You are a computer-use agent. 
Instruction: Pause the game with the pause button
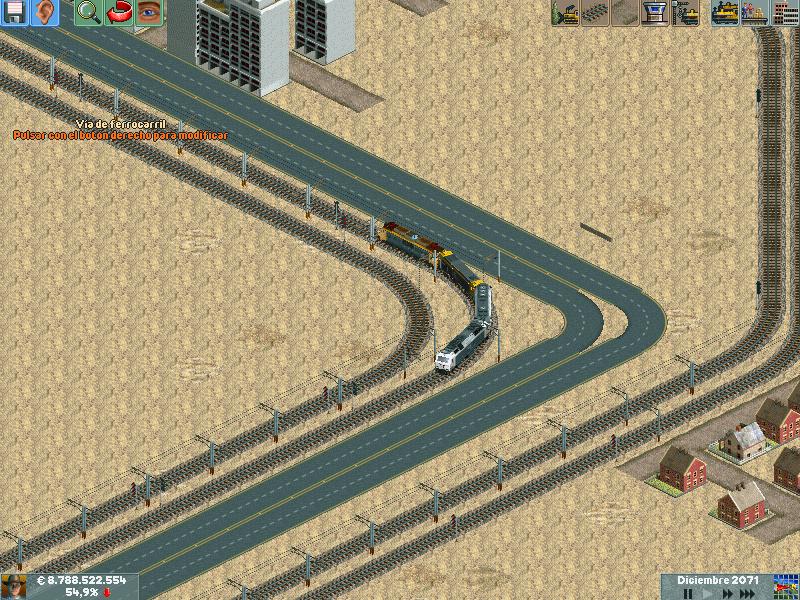click(x=688, y=593)
